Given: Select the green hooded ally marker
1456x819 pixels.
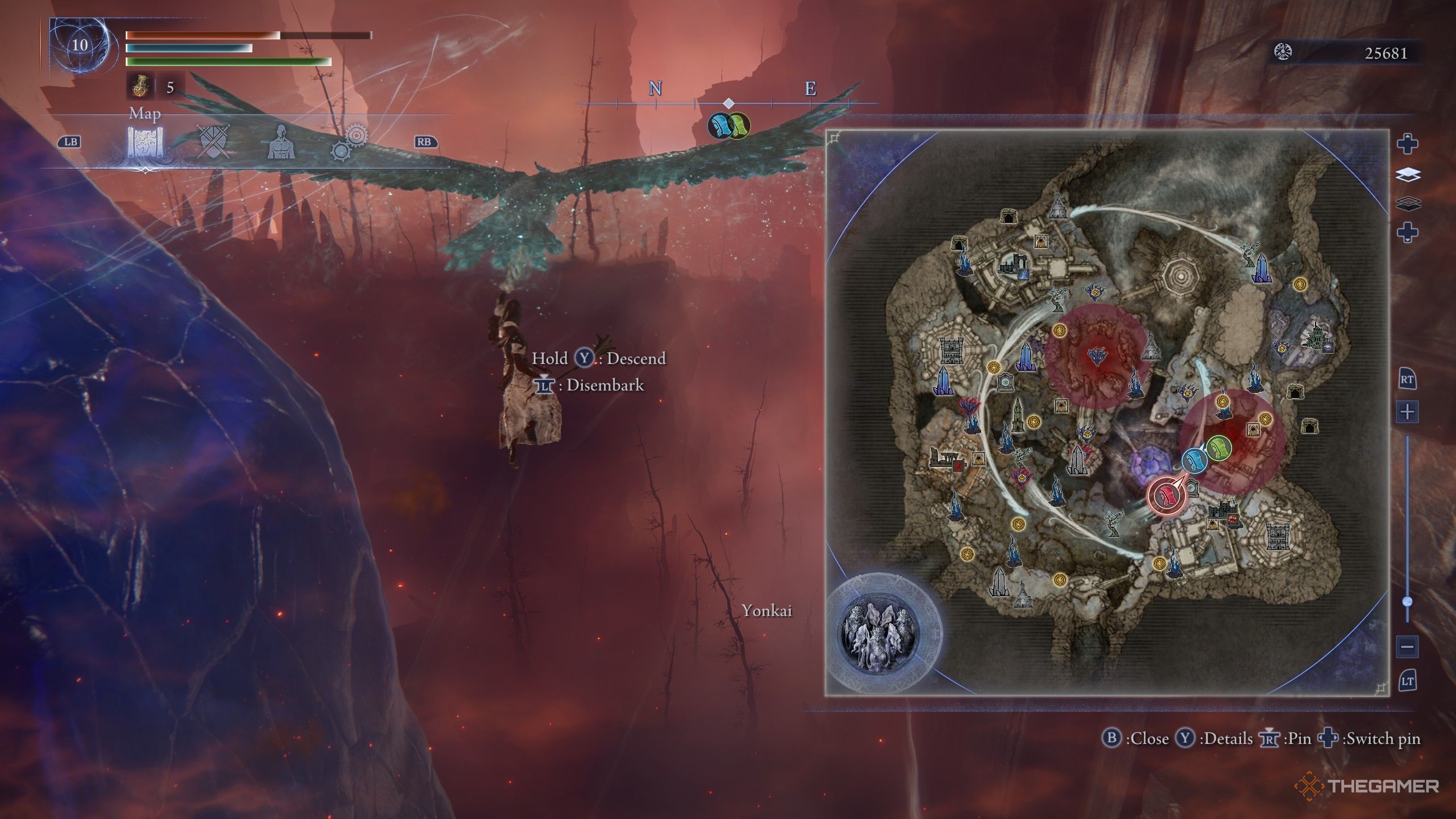Looking at the screenshot, I should point(1218,448).
